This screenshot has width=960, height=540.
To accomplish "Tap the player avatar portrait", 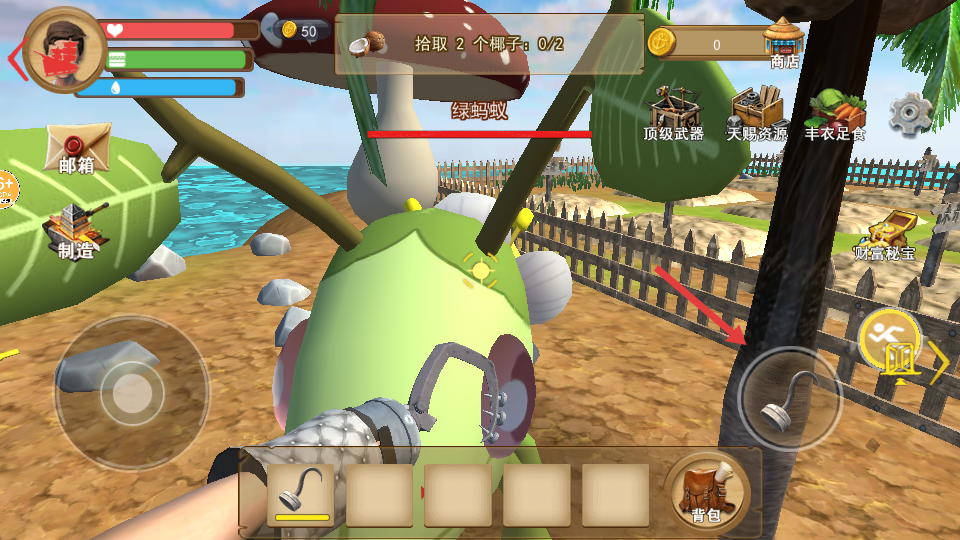I will 64,50.
